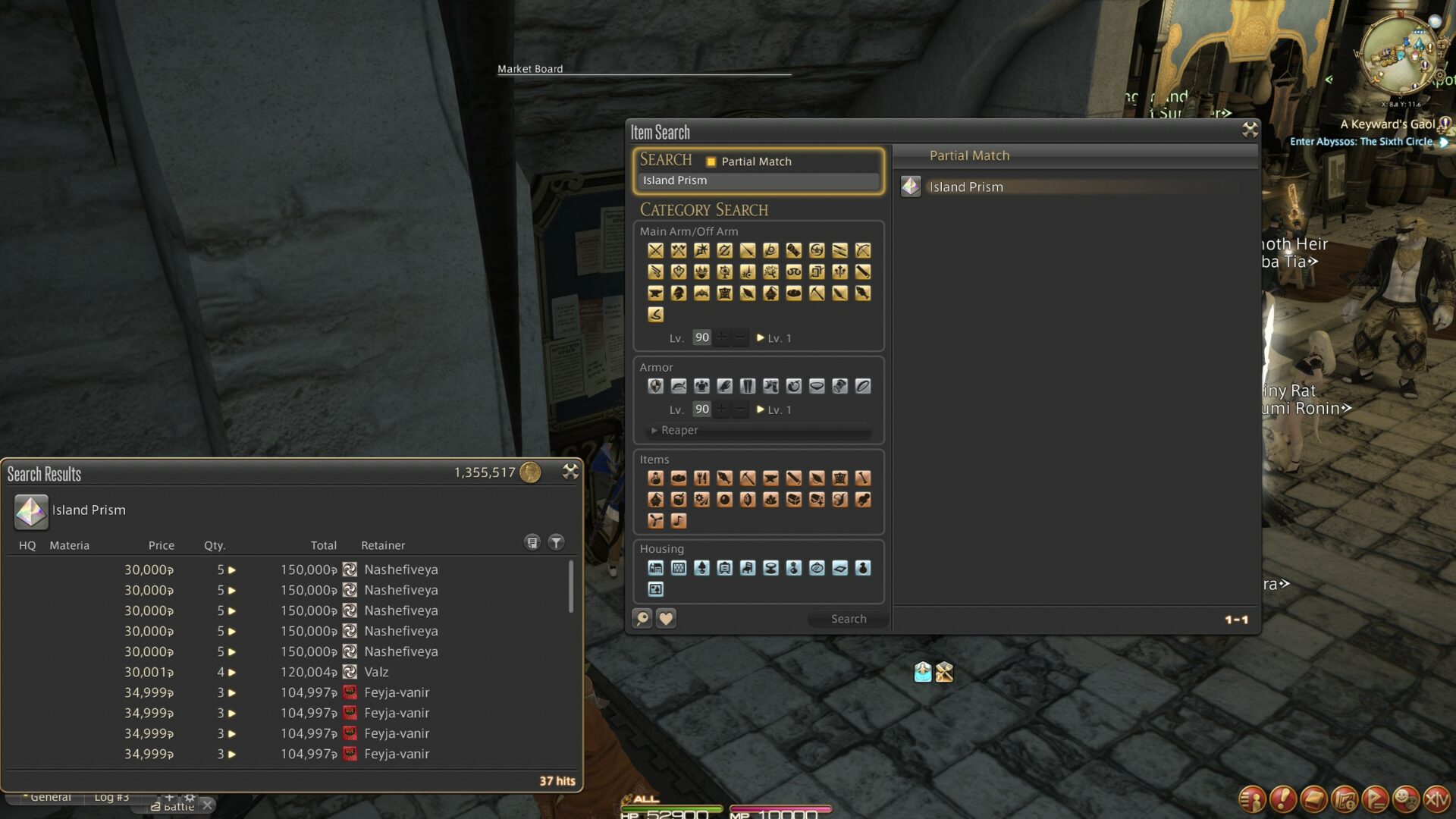Select the Meals category icon under Items
The height and width of the screenshot is (819, 1456).
[701, 478]
